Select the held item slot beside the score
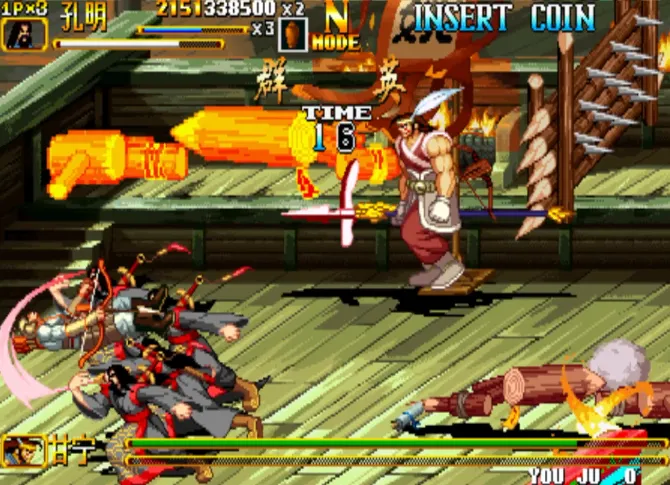Viewport: 670px width, 485px height. pyautogui.click(x=294, y=34)
